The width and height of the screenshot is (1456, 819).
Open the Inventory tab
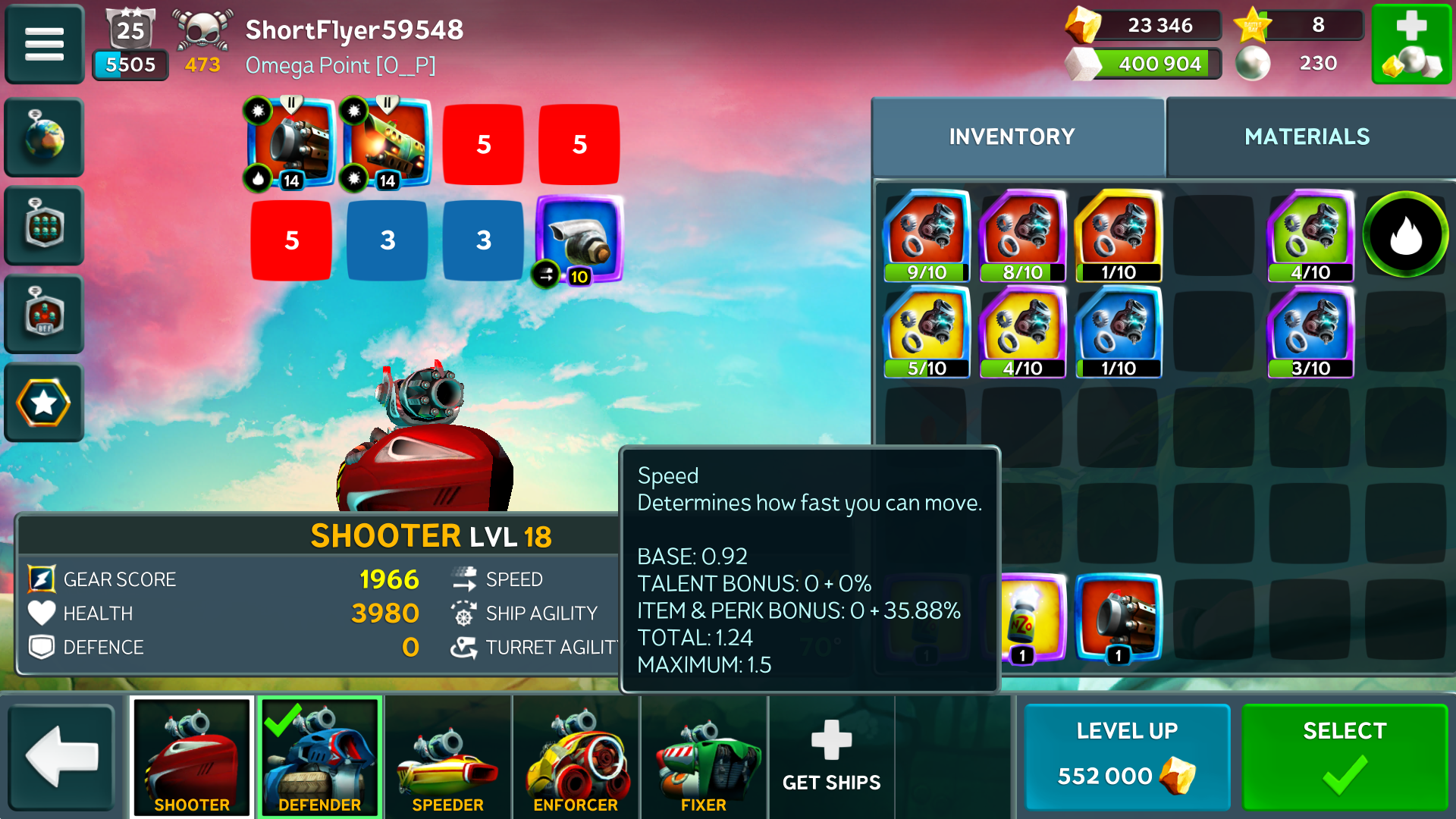[x=1012, y=136]
